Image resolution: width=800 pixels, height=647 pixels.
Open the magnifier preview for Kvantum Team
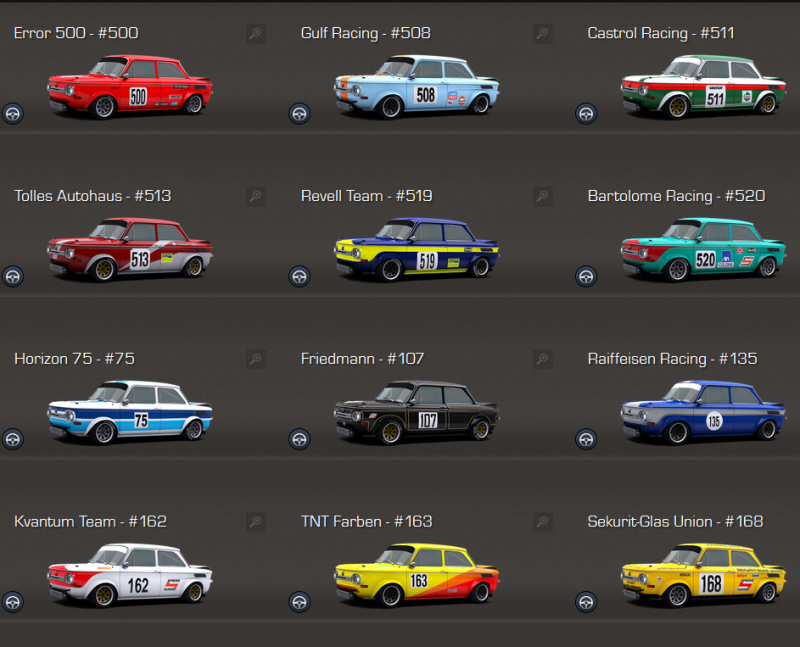(x=256, y=522)
